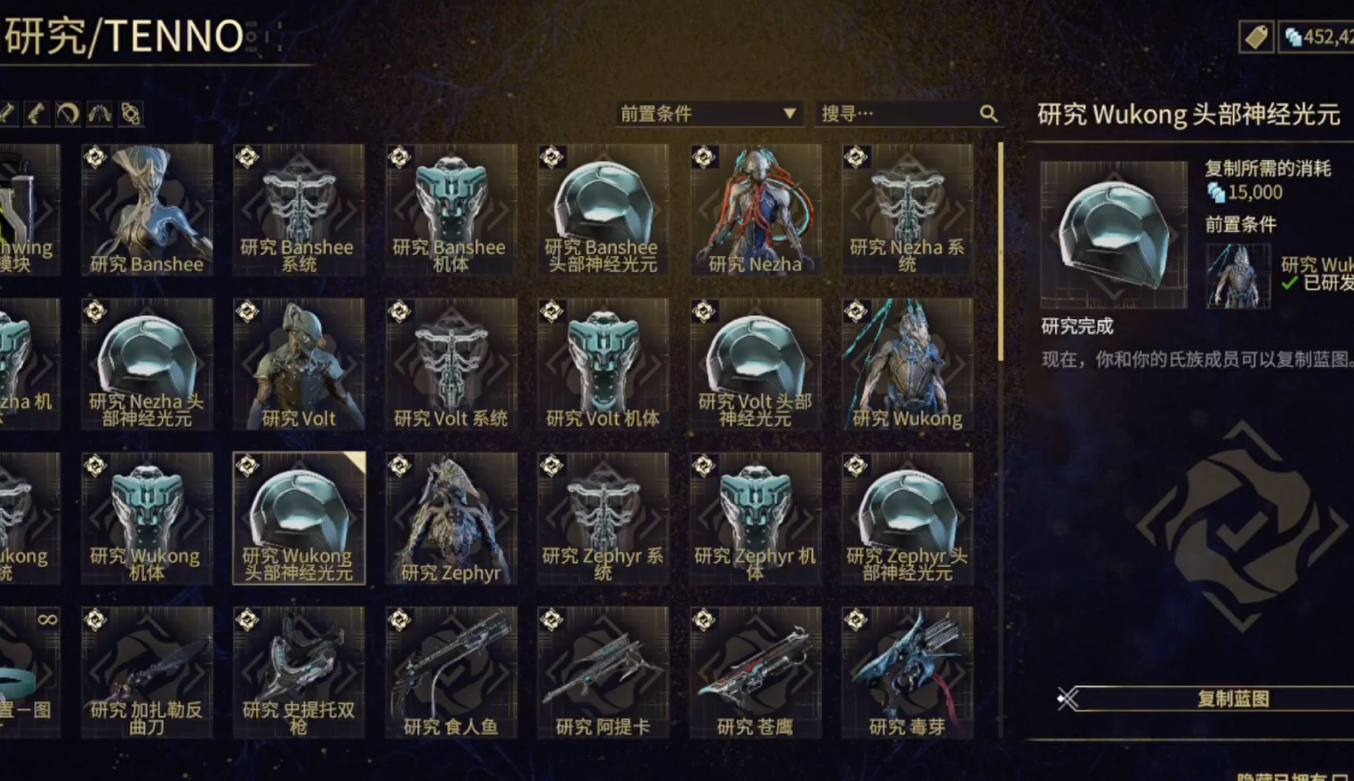This screenshot has height=781, width=1354.
Task: Pick the 研究 食人鱼 weapon tile
Action: (451, 672)
